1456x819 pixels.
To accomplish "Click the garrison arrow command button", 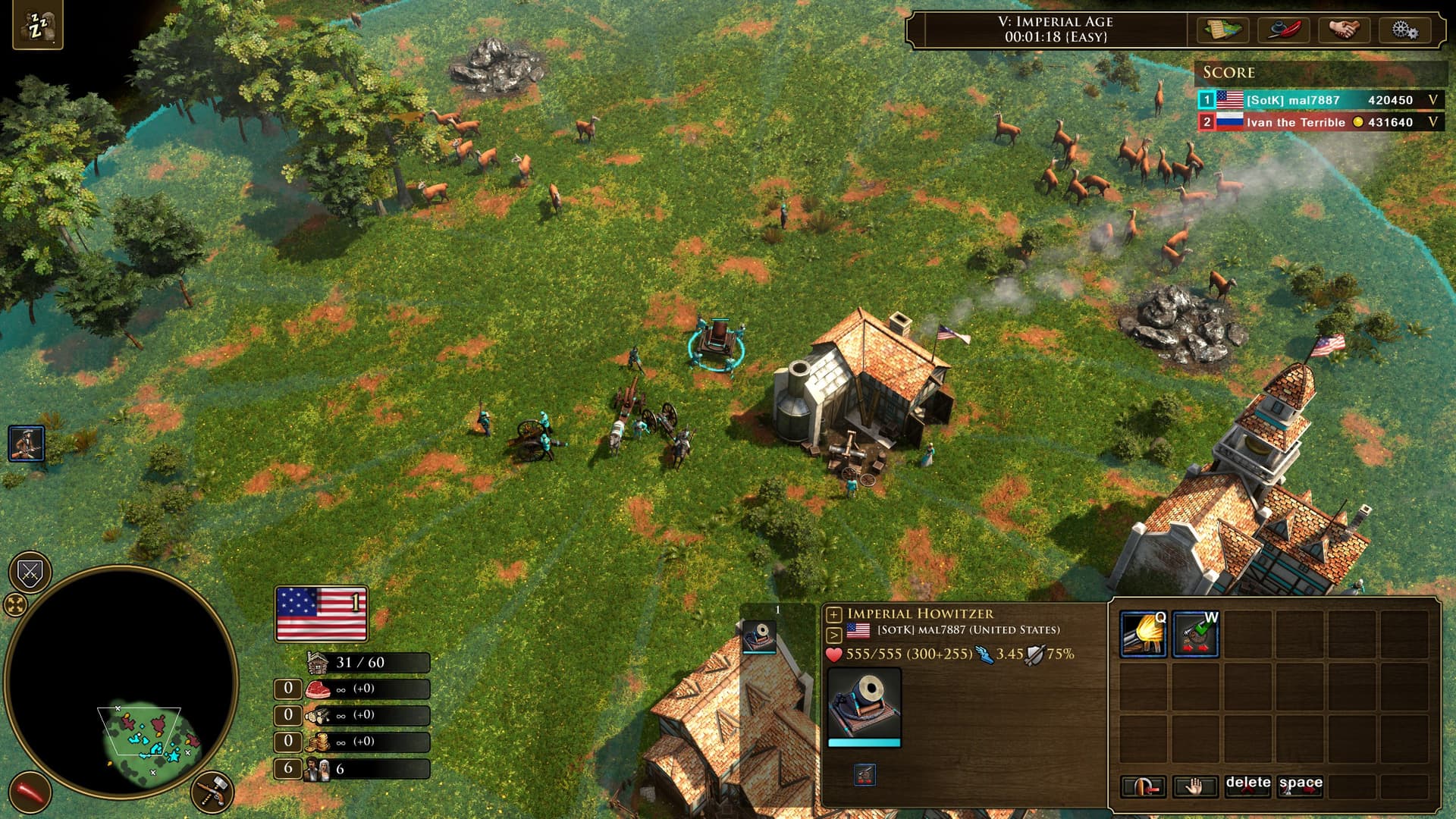I will click(1143, 787).
